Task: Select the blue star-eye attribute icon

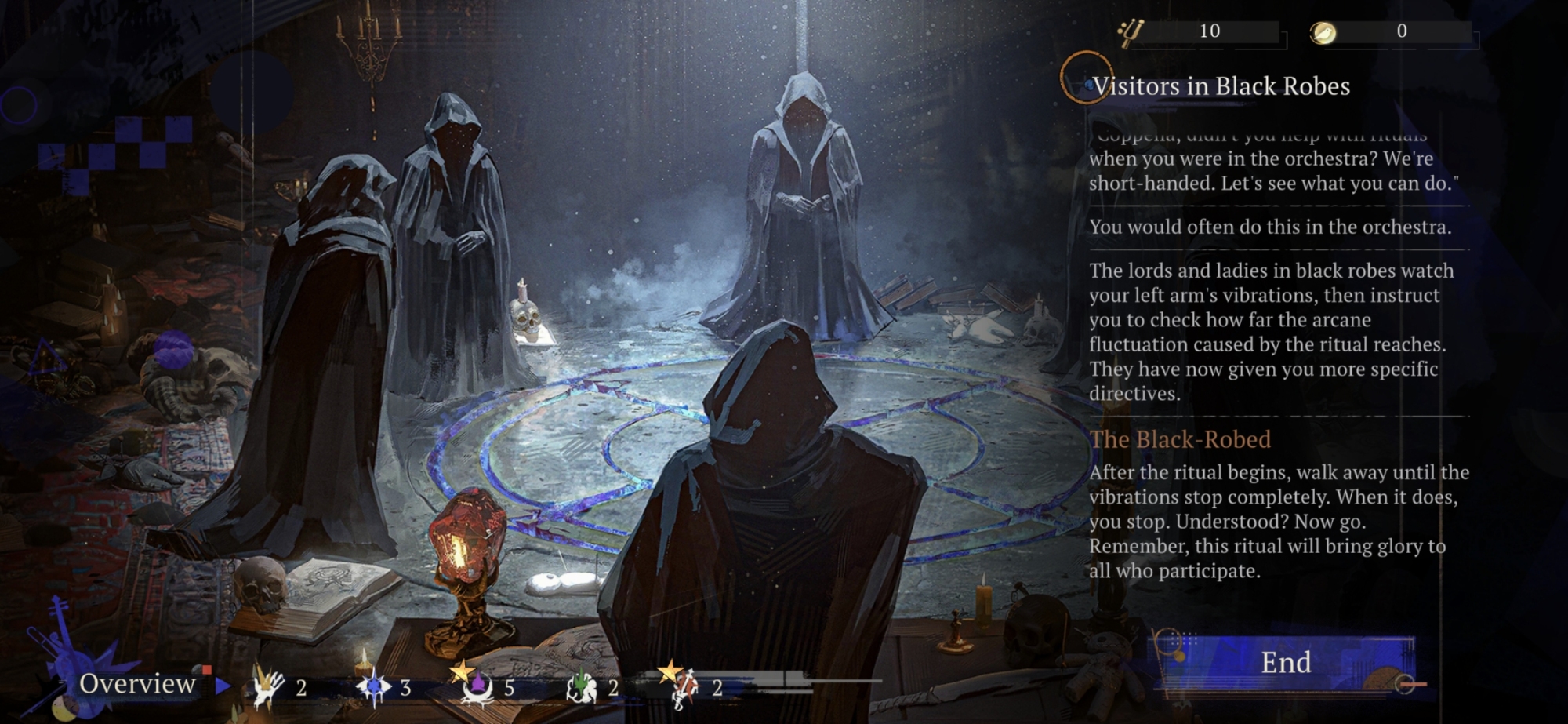Action: [x=373, y=688]
